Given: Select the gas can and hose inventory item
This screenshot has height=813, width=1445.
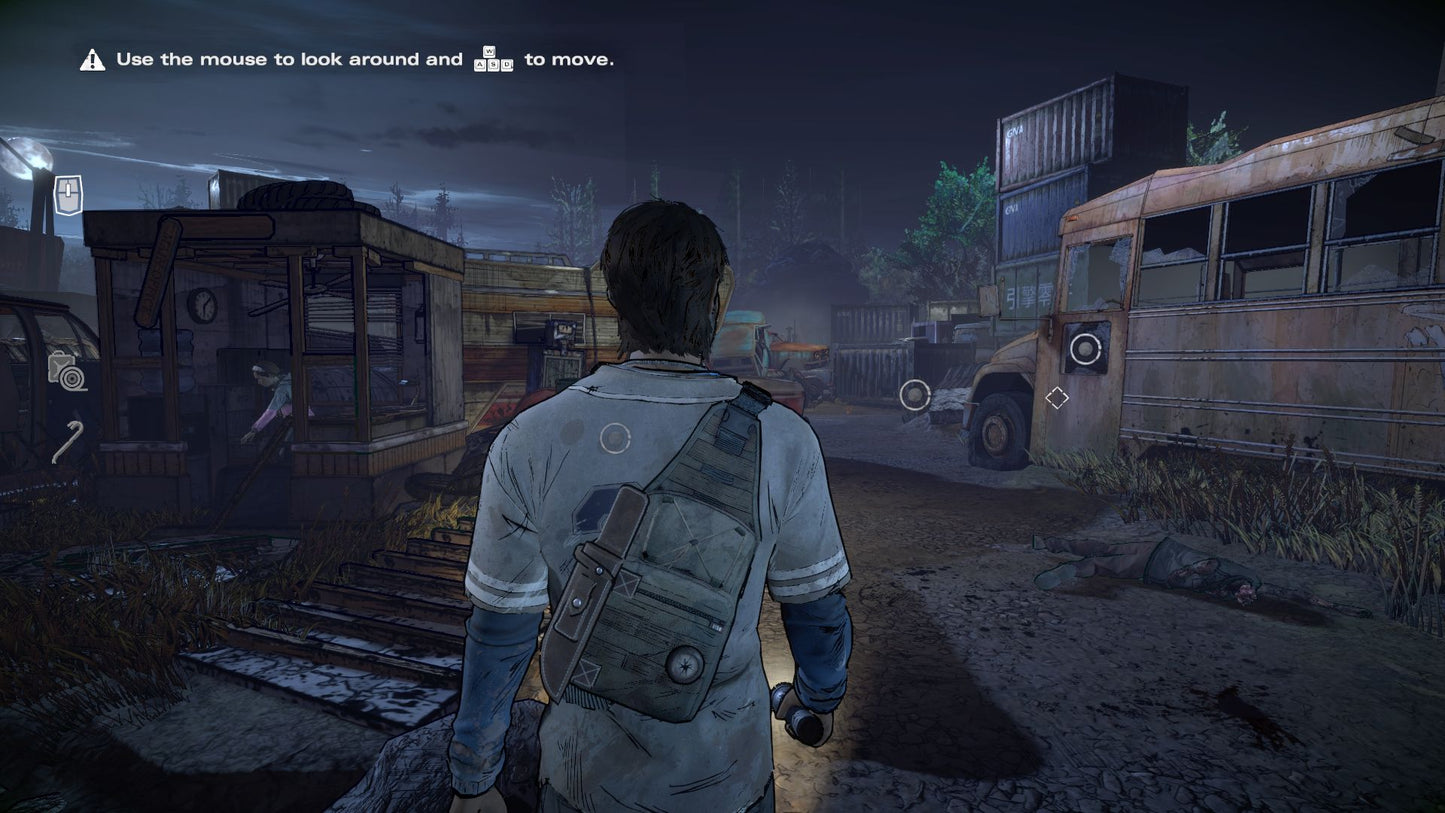Looking at the screenshot, I should click(66, 371).
